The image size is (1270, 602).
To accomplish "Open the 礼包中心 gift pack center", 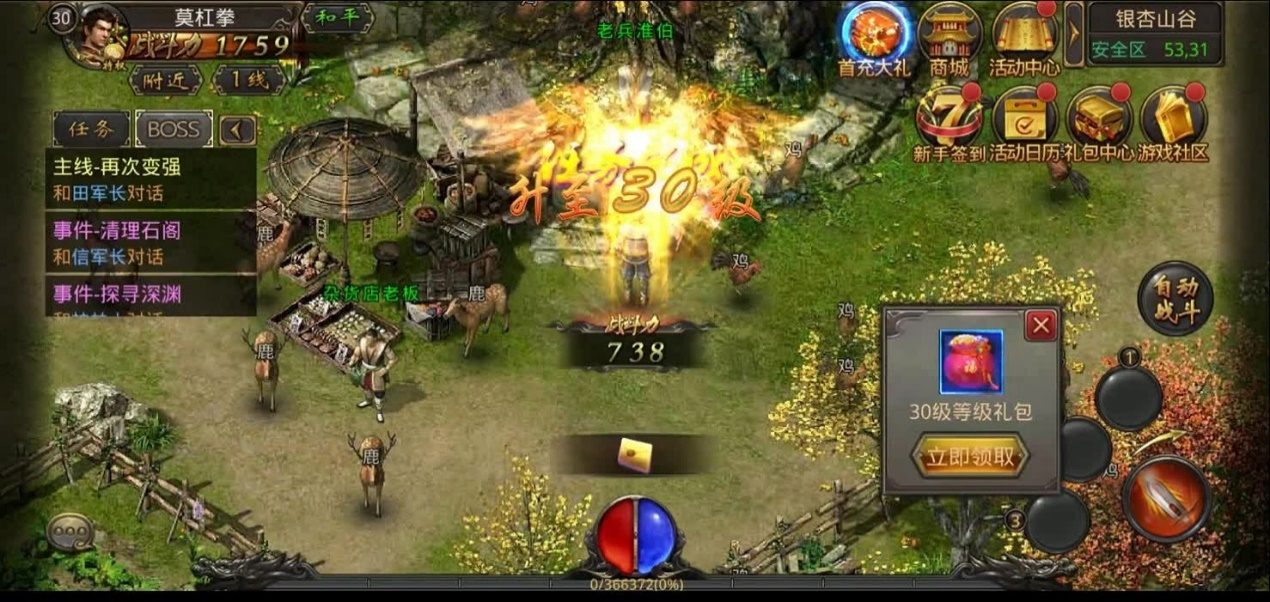I will pyautogui.click(x=1099, y=122).
